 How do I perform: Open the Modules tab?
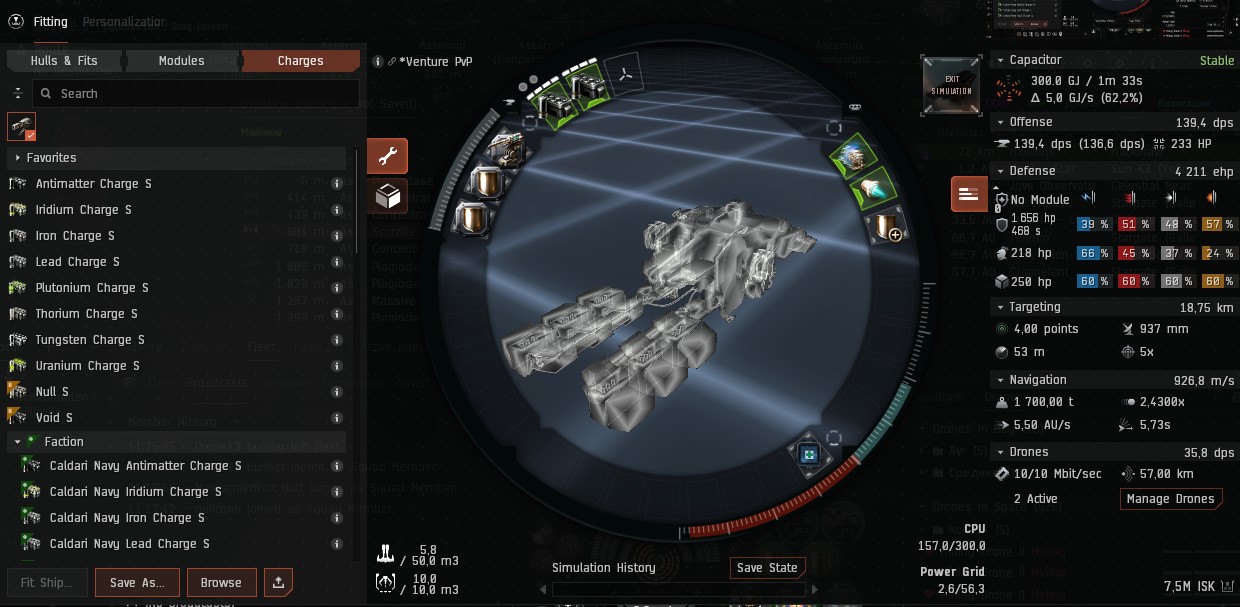(181, 61)
